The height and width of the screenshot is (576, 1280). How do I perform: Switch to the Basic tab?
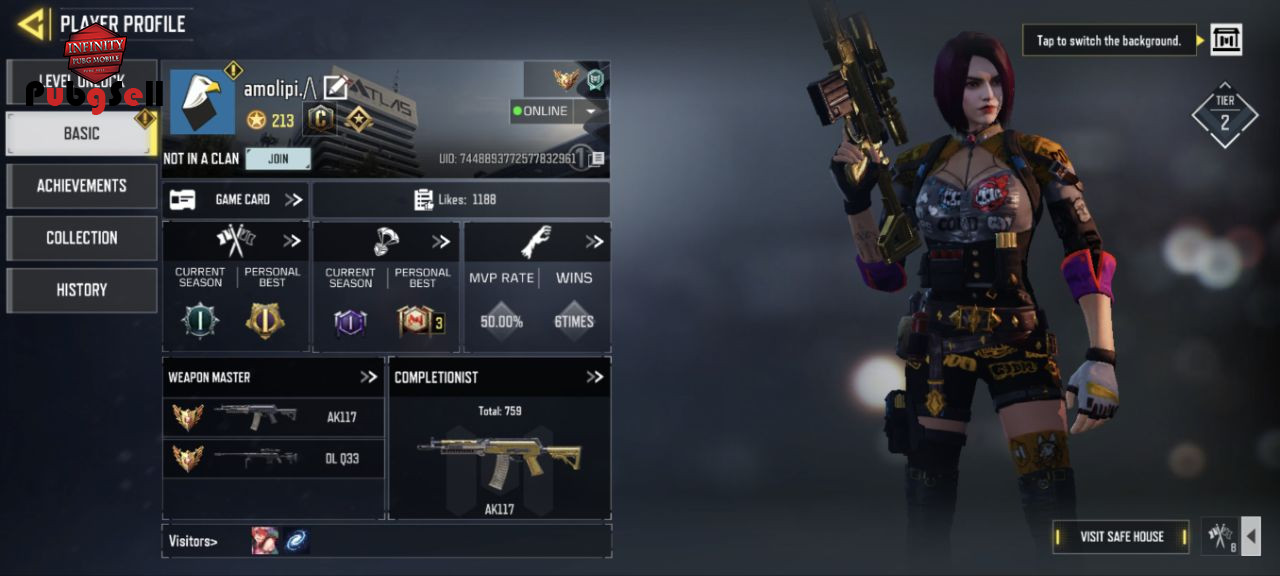tap(81, 133)
